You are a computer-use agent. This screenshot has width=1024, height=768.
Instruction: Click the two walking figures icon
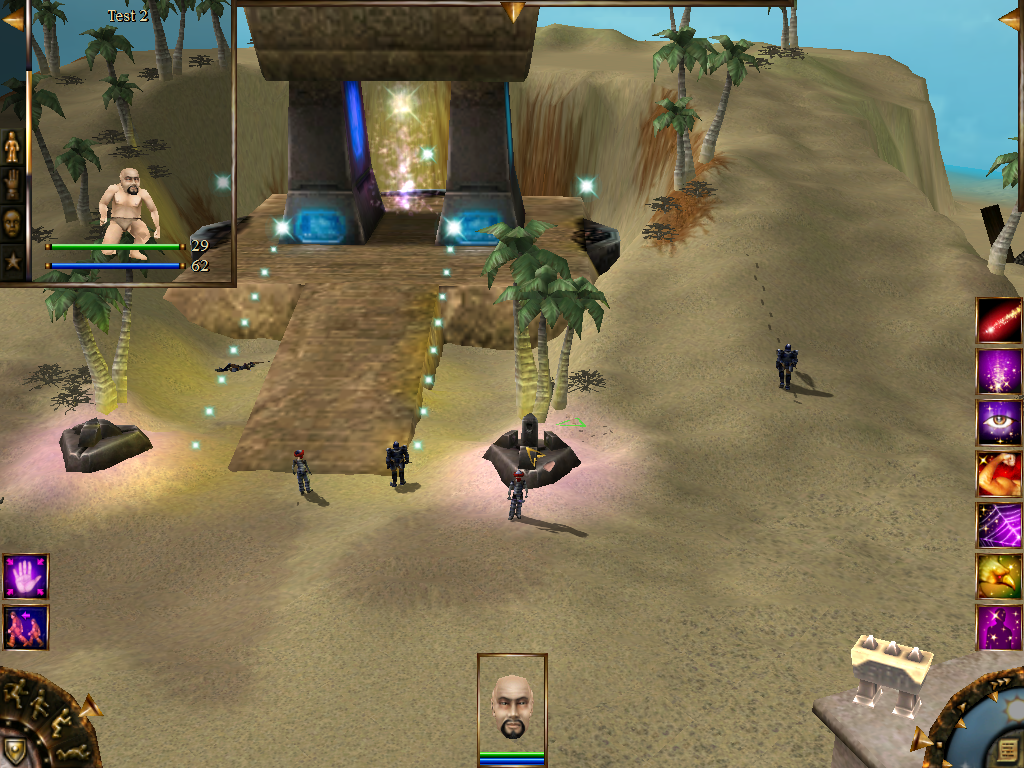[x=25, y=627]
